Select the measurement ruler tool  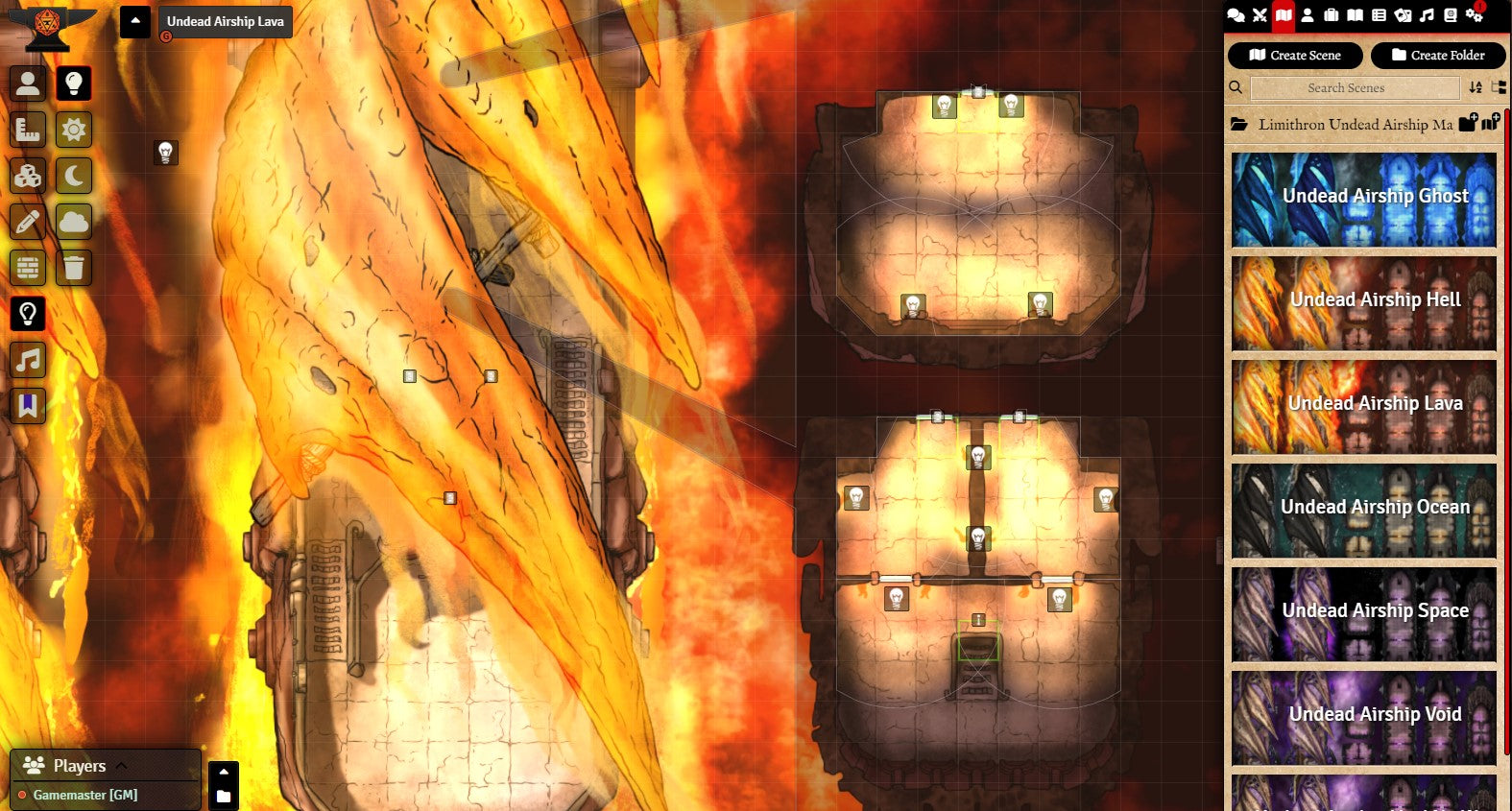click(28, 130)
